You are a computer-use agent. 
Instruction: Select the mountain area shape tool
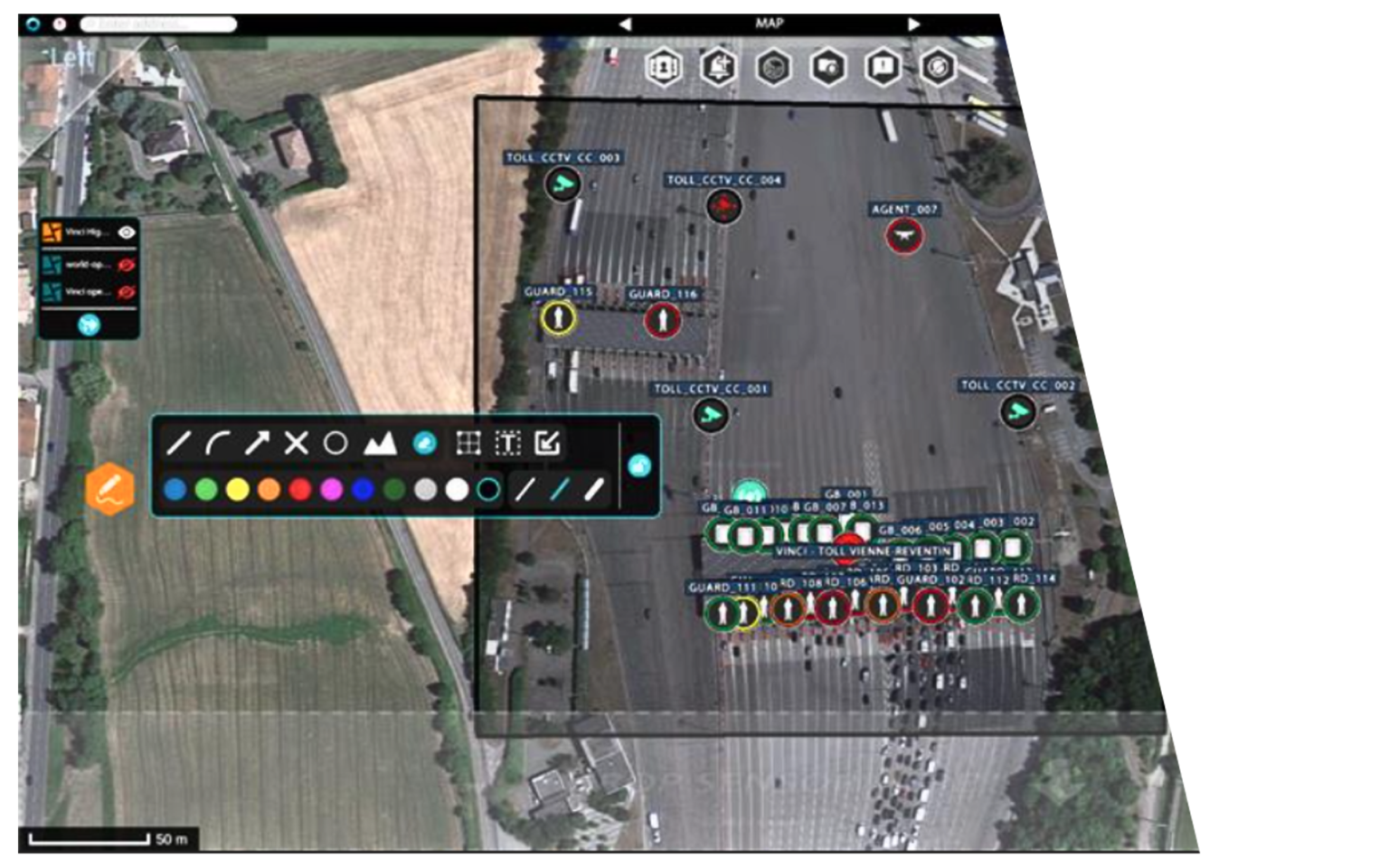click(383, 443)
